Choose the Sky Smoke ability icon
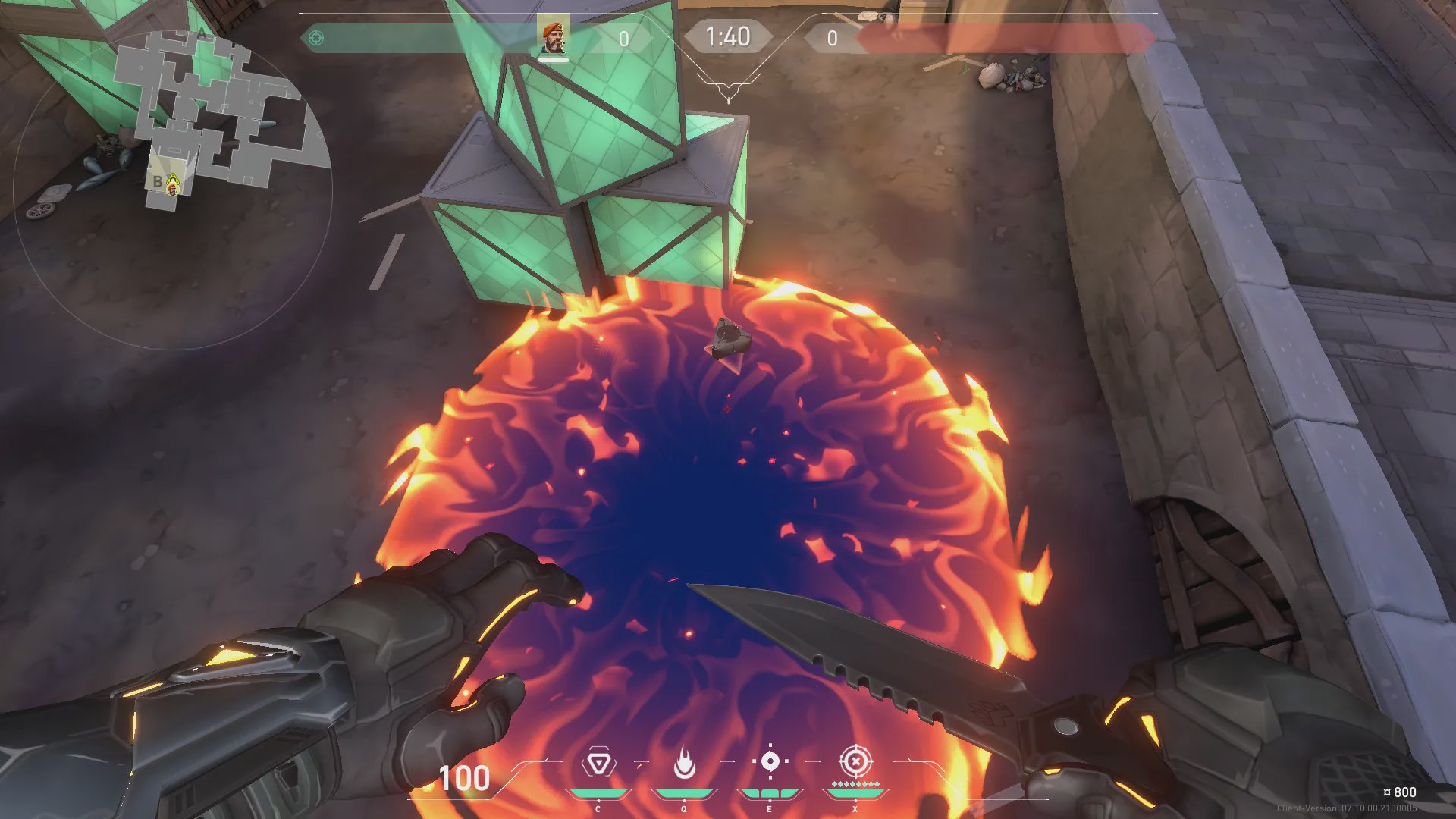This screenshot has width=1456, height=819. click(x=770, y=761)
